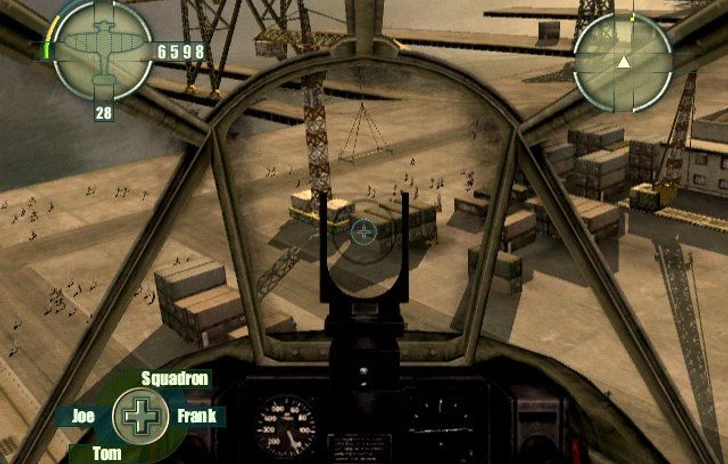Click the aircraft damage status icon

pyautogui.click(x=102, y=50)
